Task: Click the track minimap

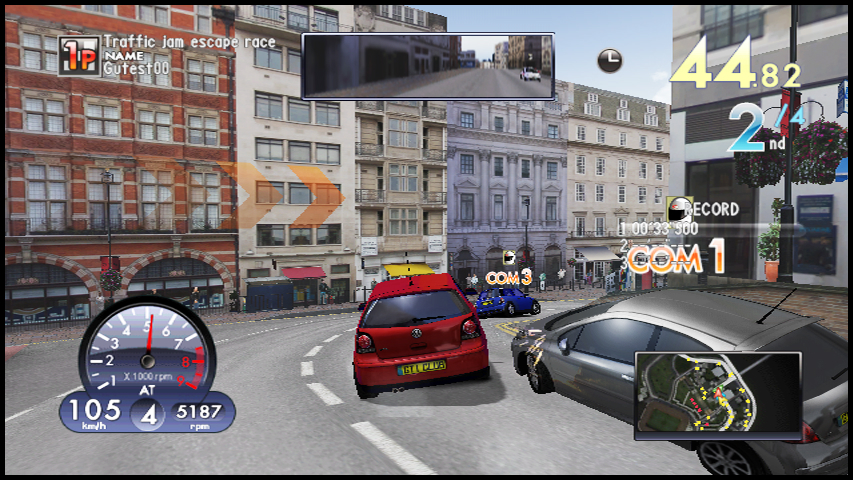Action: coord(717,395)
